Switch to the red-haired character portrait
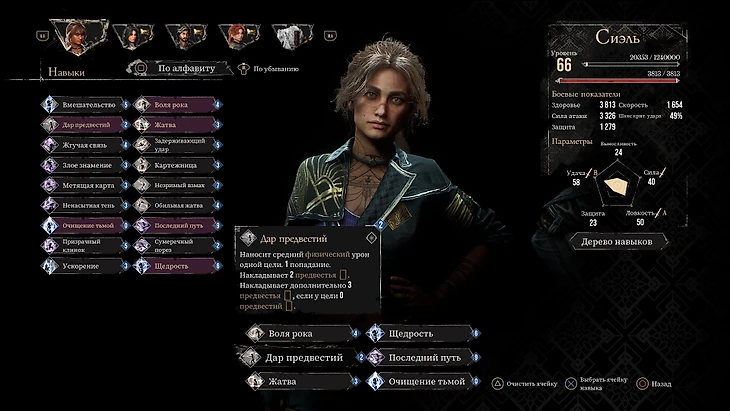This screenshot has width=730, height=411. point(237,37)
